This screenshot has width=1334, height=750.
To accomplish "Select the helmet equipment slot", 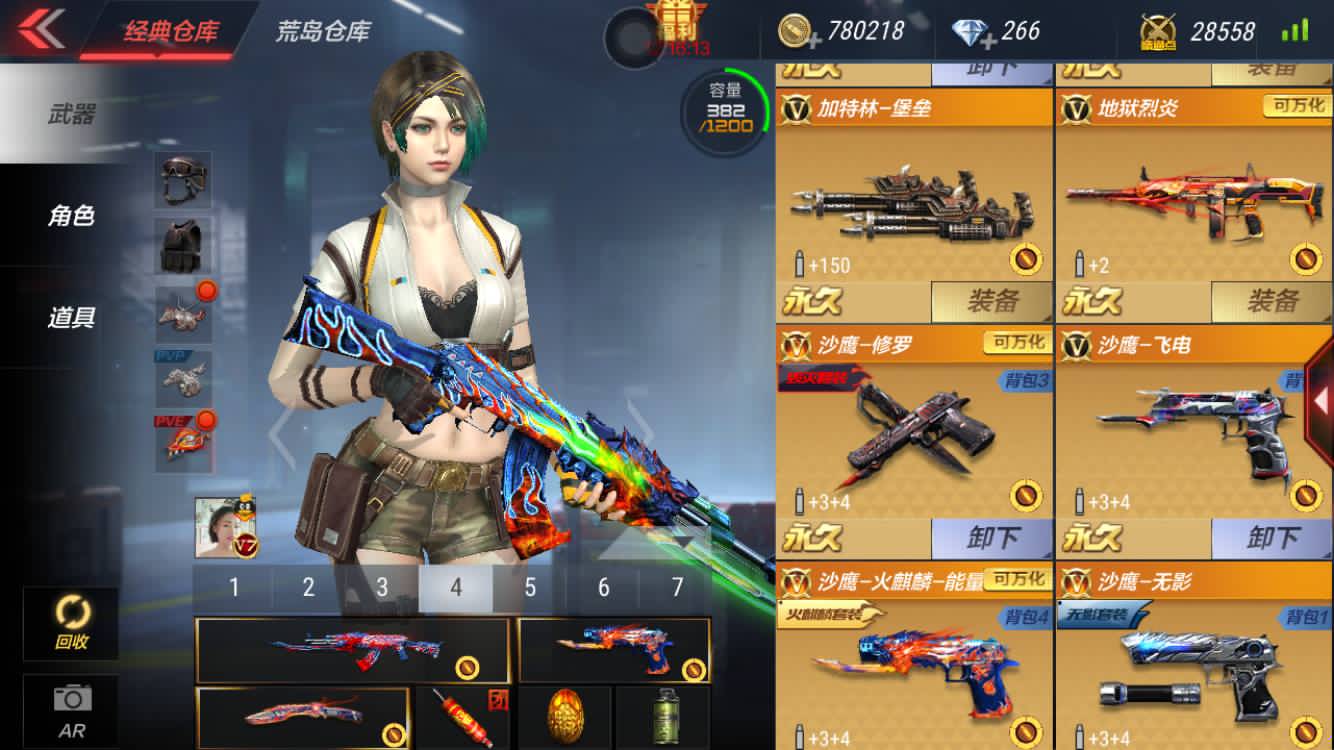I will [x=183, y=179].
